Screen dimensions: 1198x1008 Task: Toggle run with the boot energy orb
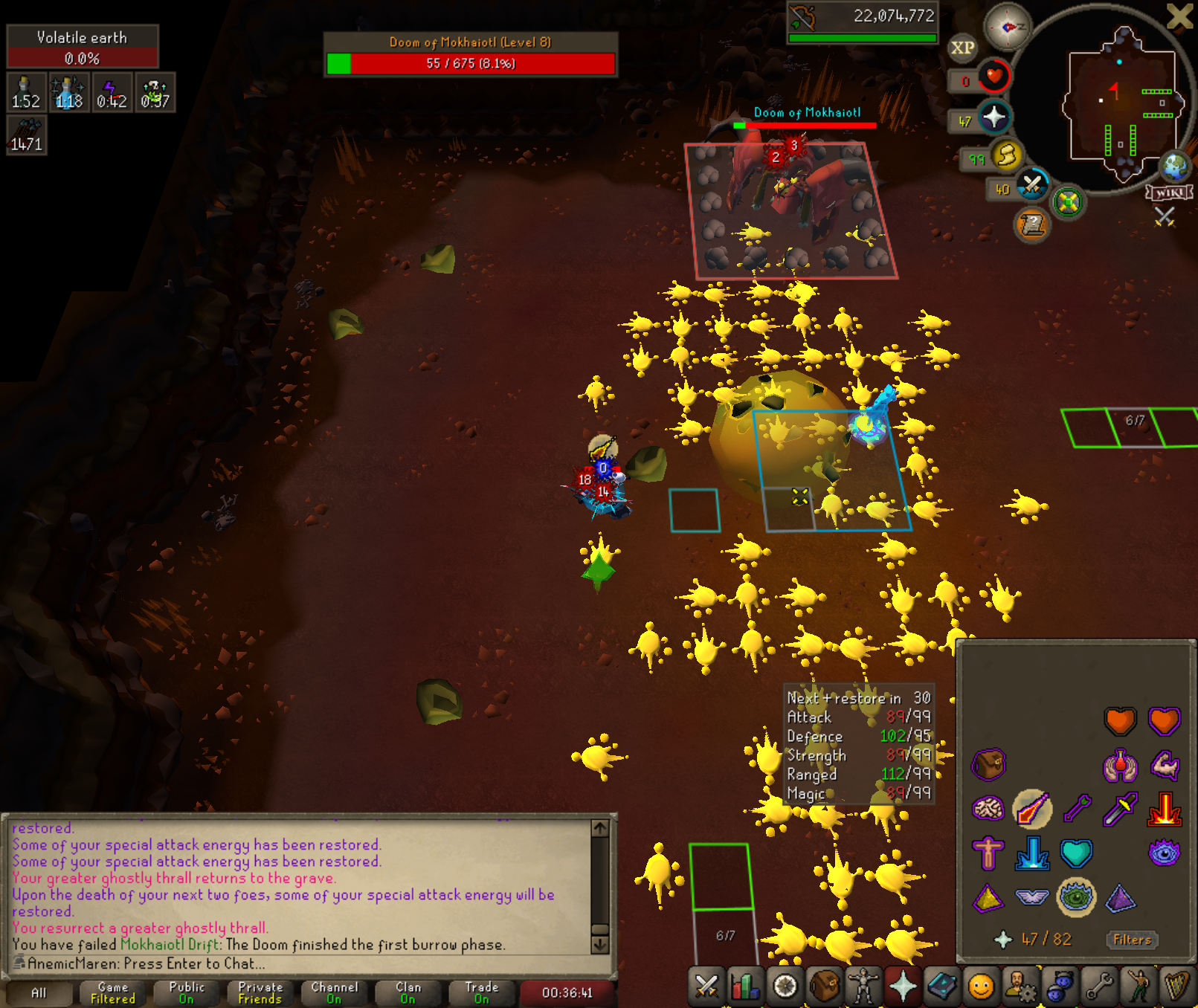click(1006, 155)
